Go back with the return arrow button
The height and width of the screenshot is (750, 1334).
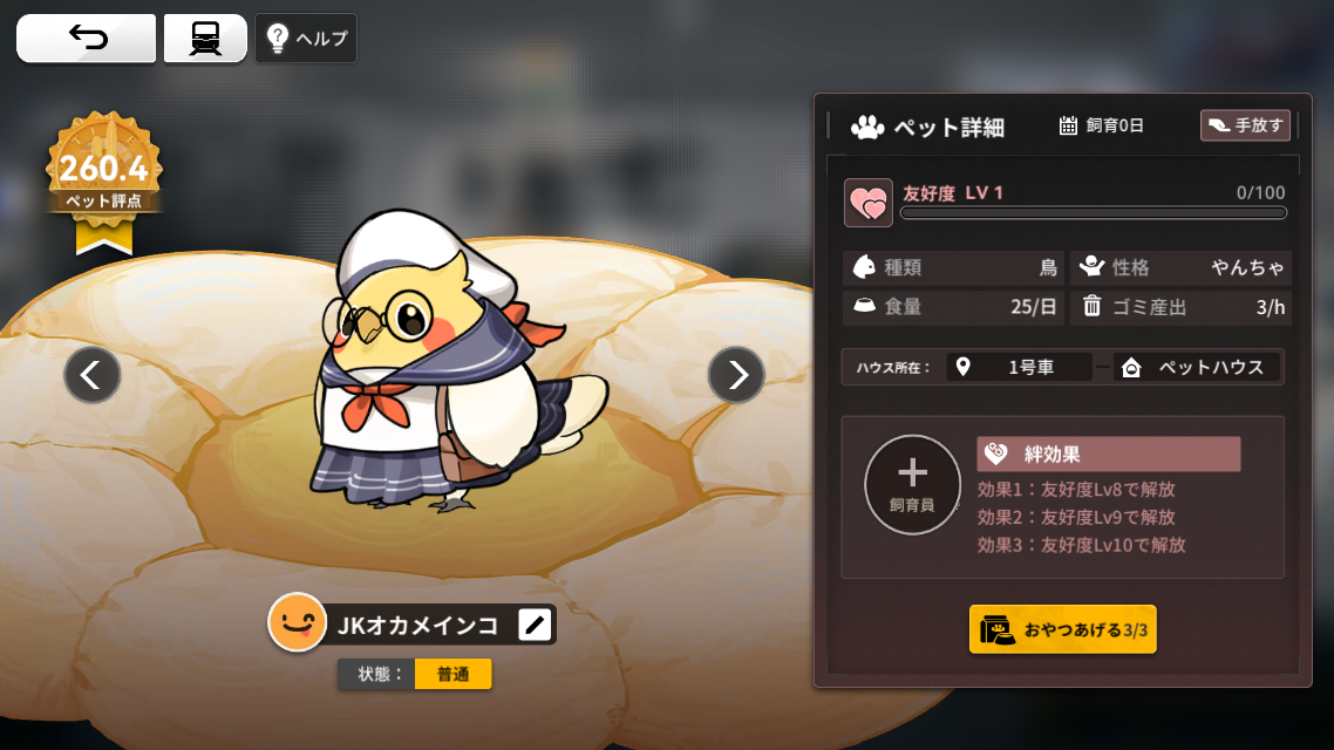click(x=87, y=38)
